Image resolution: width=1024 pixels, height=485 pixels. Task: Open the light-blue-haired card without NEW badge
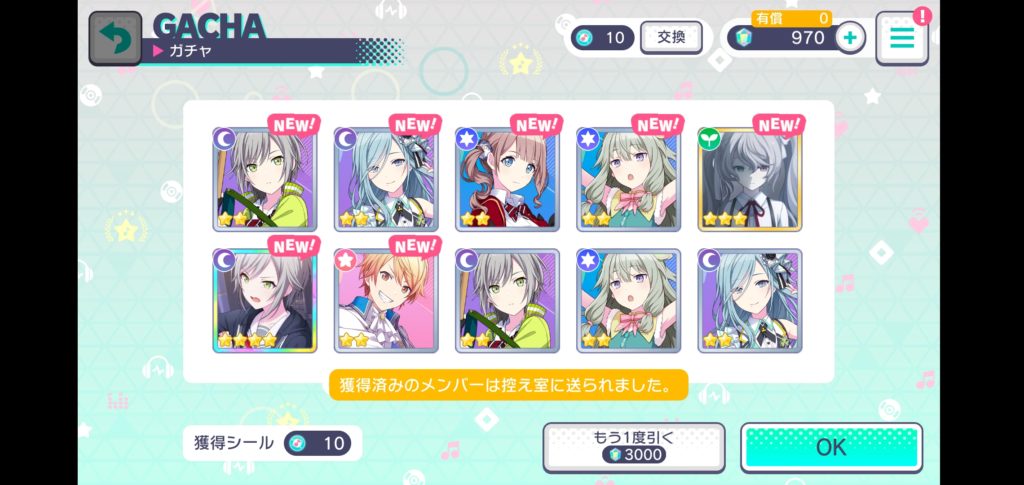tap(749, 300)
